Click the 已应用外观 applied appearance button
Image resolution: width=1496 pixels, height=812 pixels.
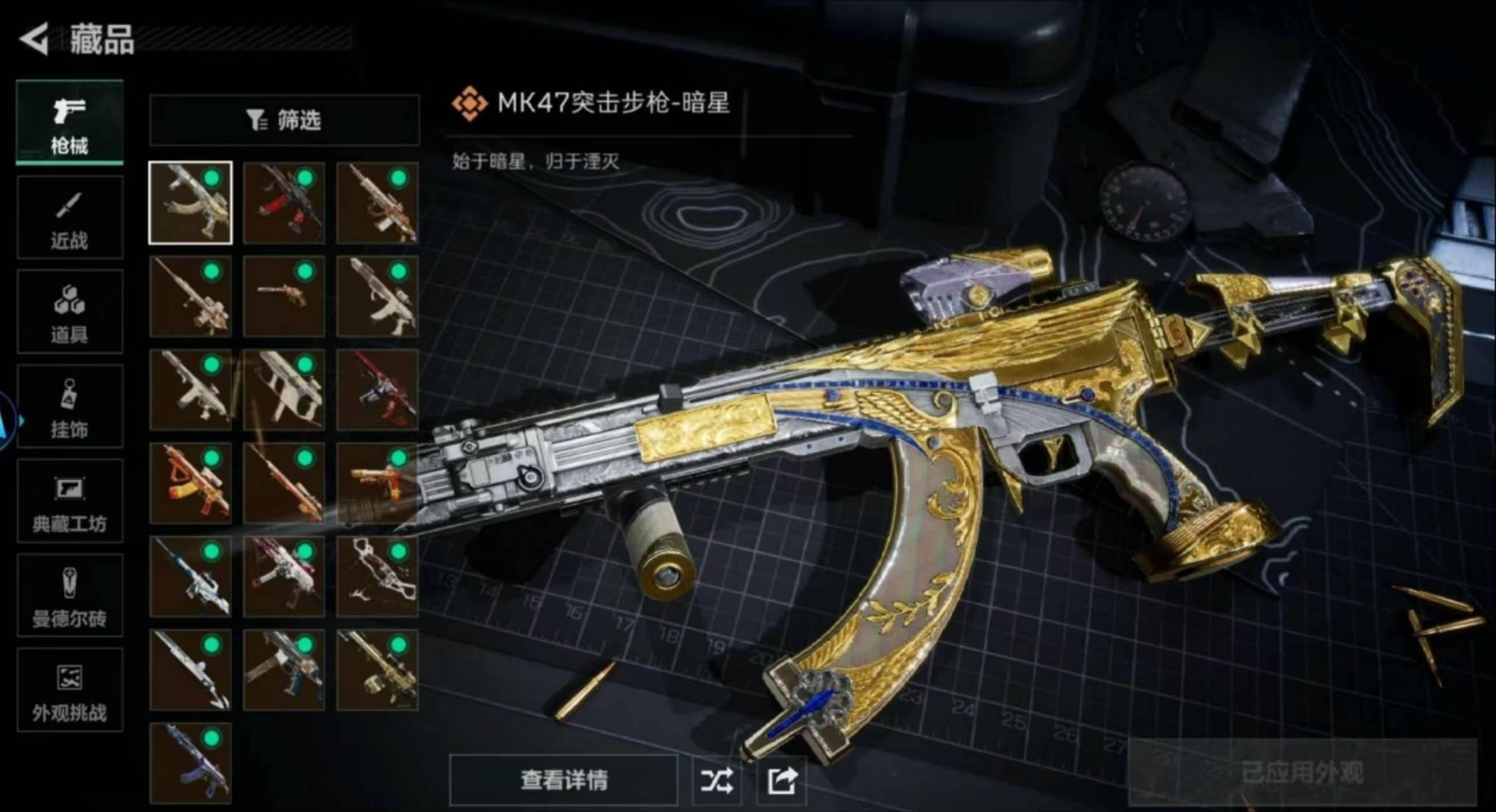coord(1301,773)
